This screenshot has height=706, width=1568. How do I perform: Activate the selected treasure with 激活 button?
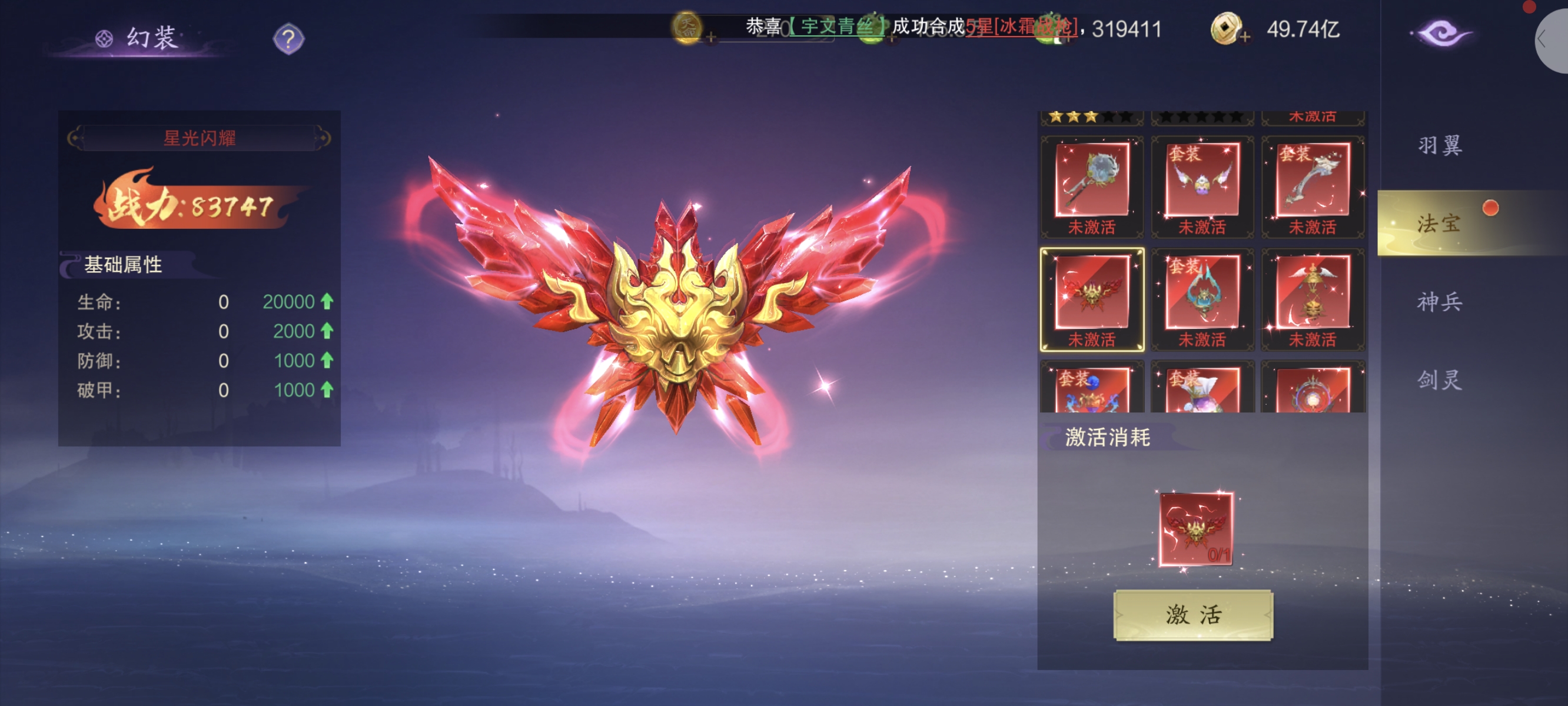pyautogui.click(x=1192, y=614)
